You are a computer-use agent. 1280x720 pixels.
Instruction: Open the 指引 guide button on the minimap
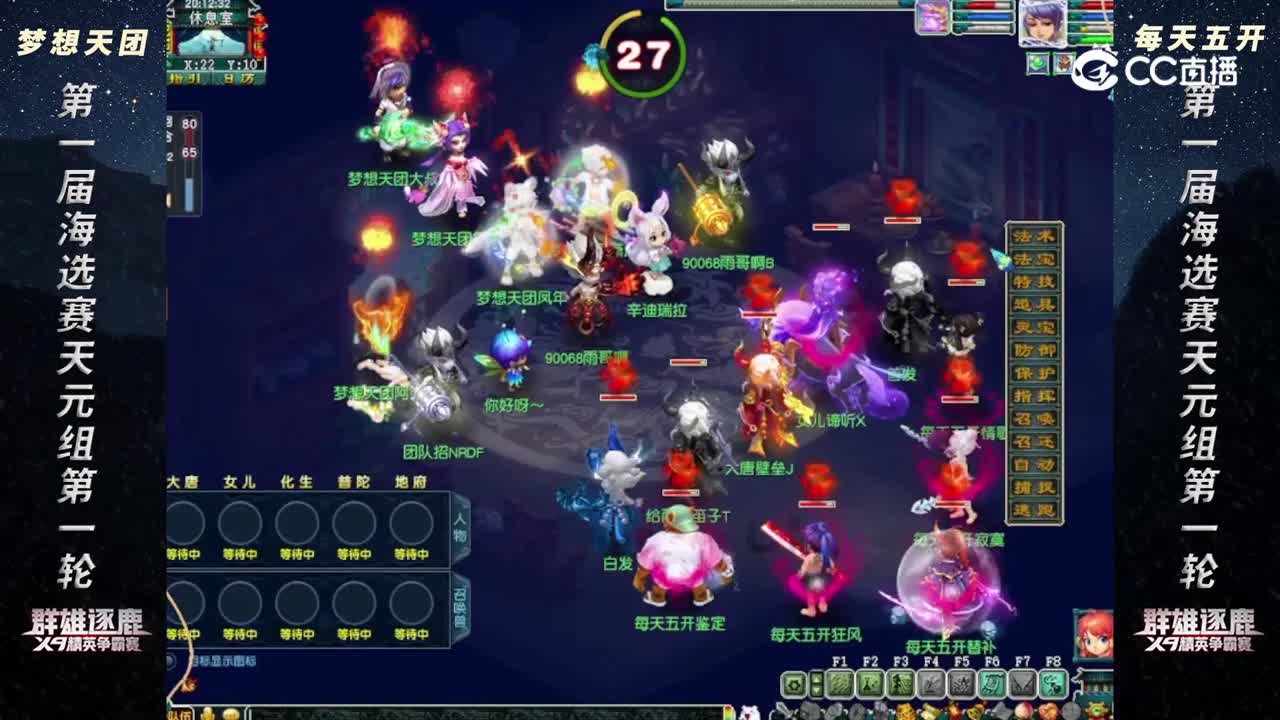point(185,78)
